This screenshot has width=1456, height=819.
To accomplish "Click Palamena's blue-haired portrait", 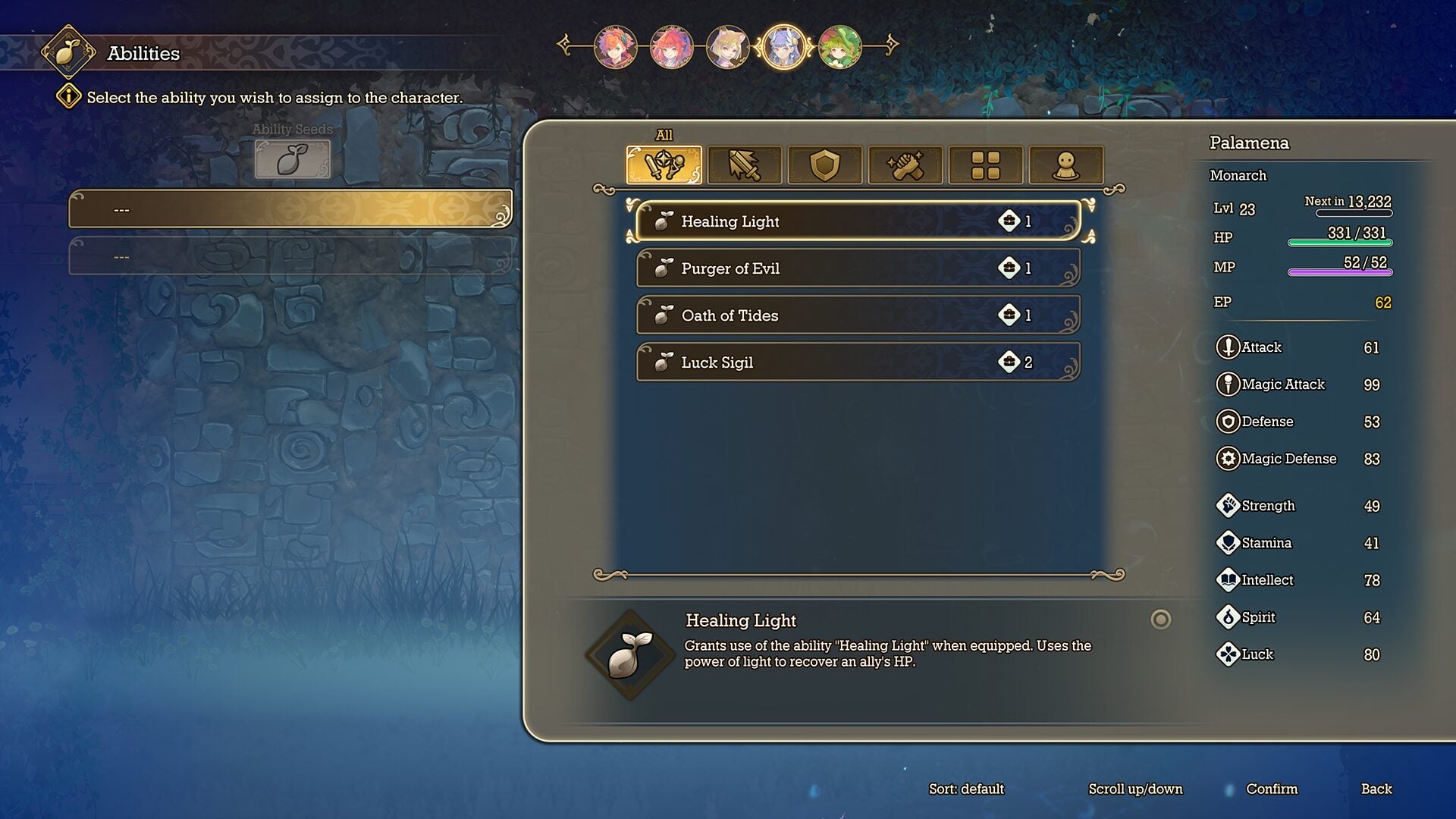I will point(783,46).
